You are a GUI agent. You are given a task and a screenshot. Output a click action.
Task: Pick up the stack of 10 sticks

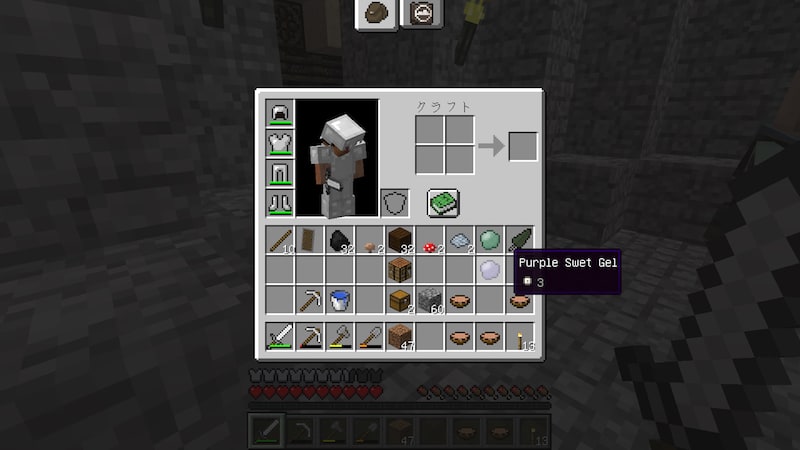(x=279, y=241)
